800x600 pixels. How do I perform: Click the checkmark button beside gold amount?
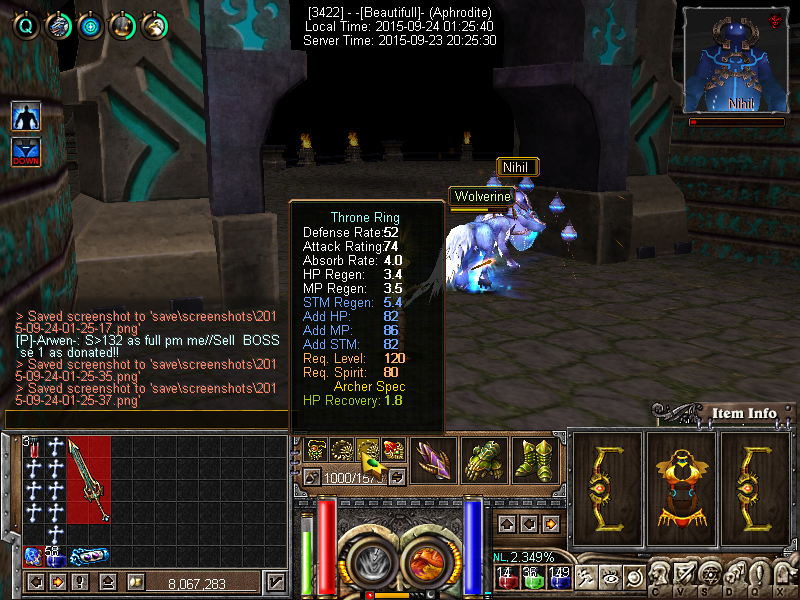[x=275, y=582]
